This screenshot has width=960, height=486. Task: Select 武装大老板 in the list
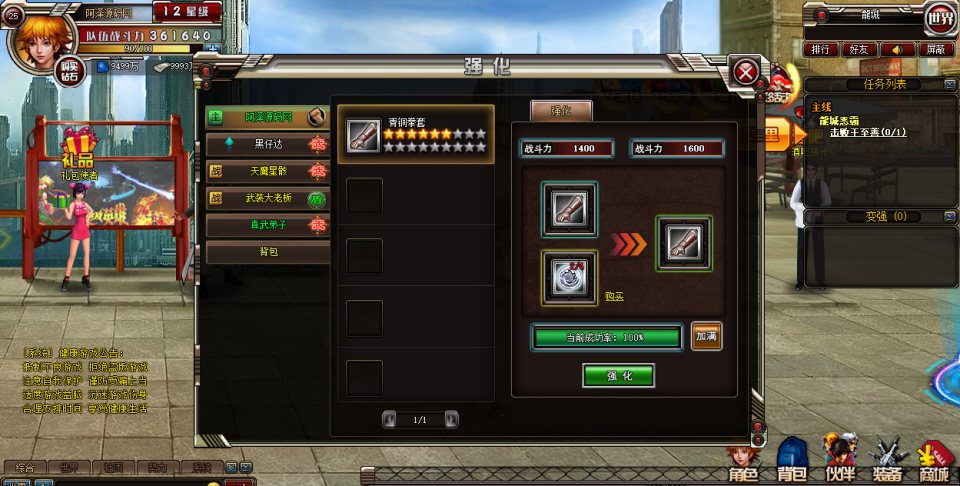(268, 199)
